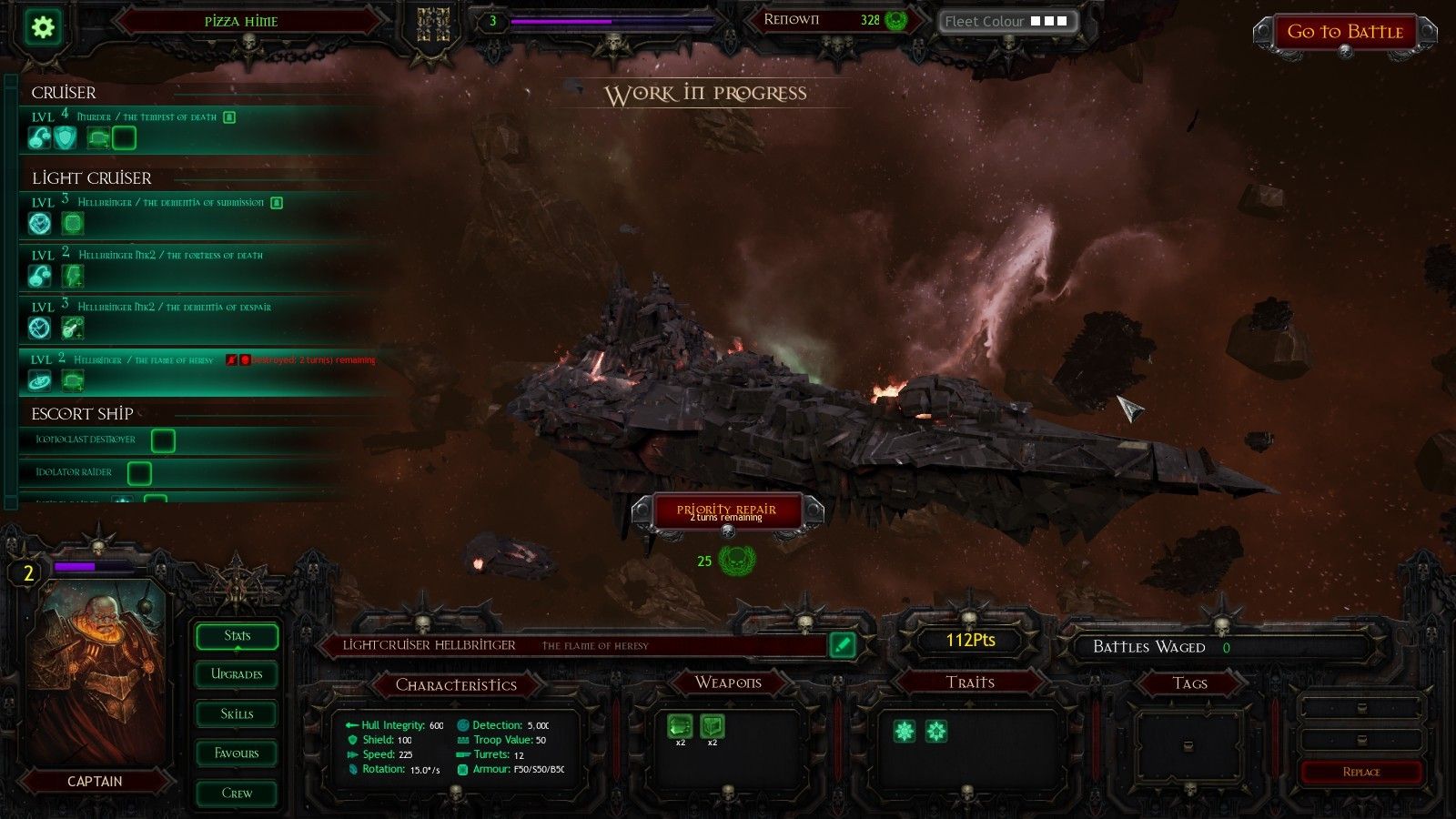Select Hellbringer Mk2 Dementia of Despair

[x=174, y=308]
